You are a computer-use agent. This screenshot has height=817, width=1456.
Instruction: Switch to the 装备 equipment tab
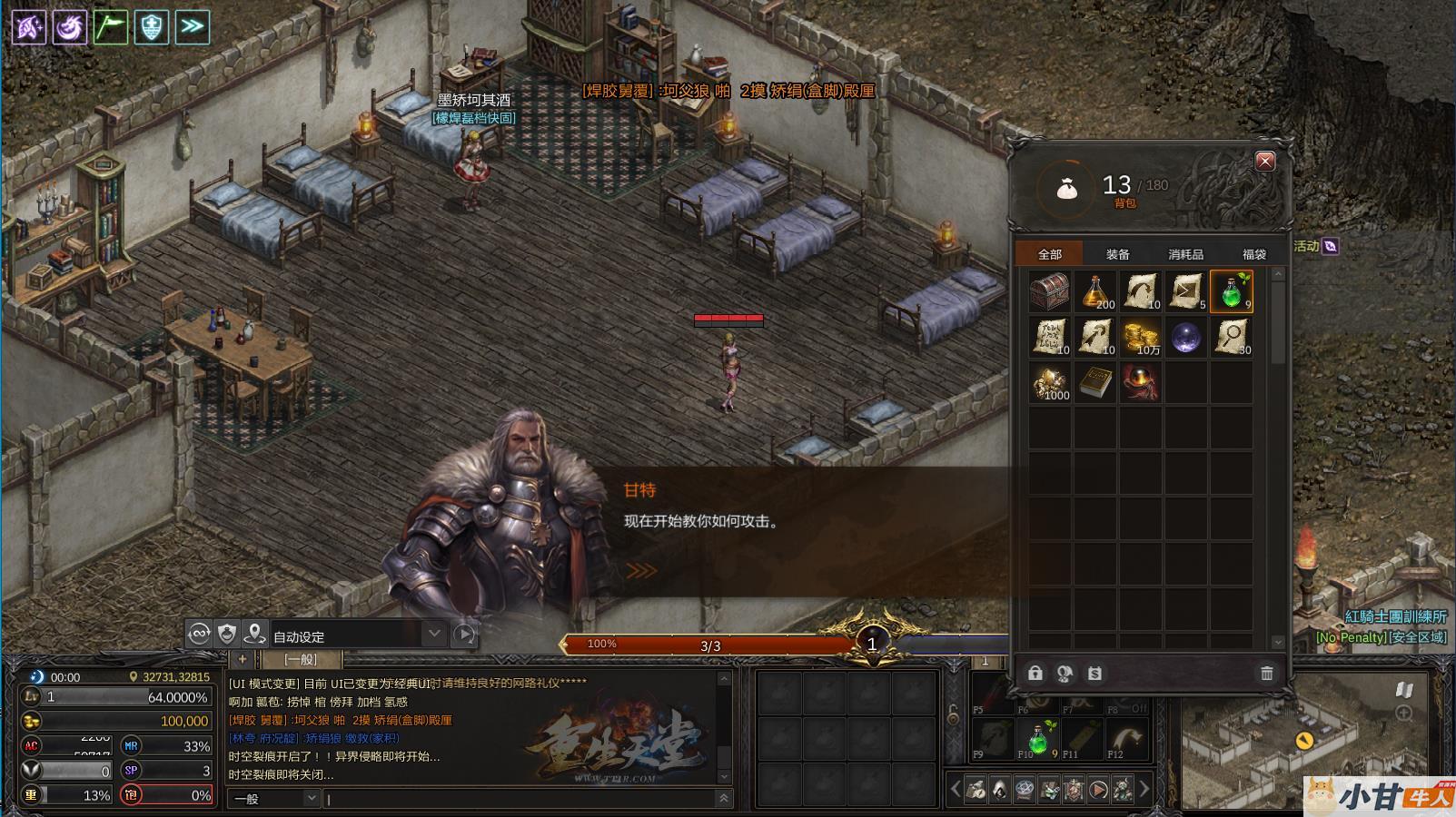tap(1118, 255)
